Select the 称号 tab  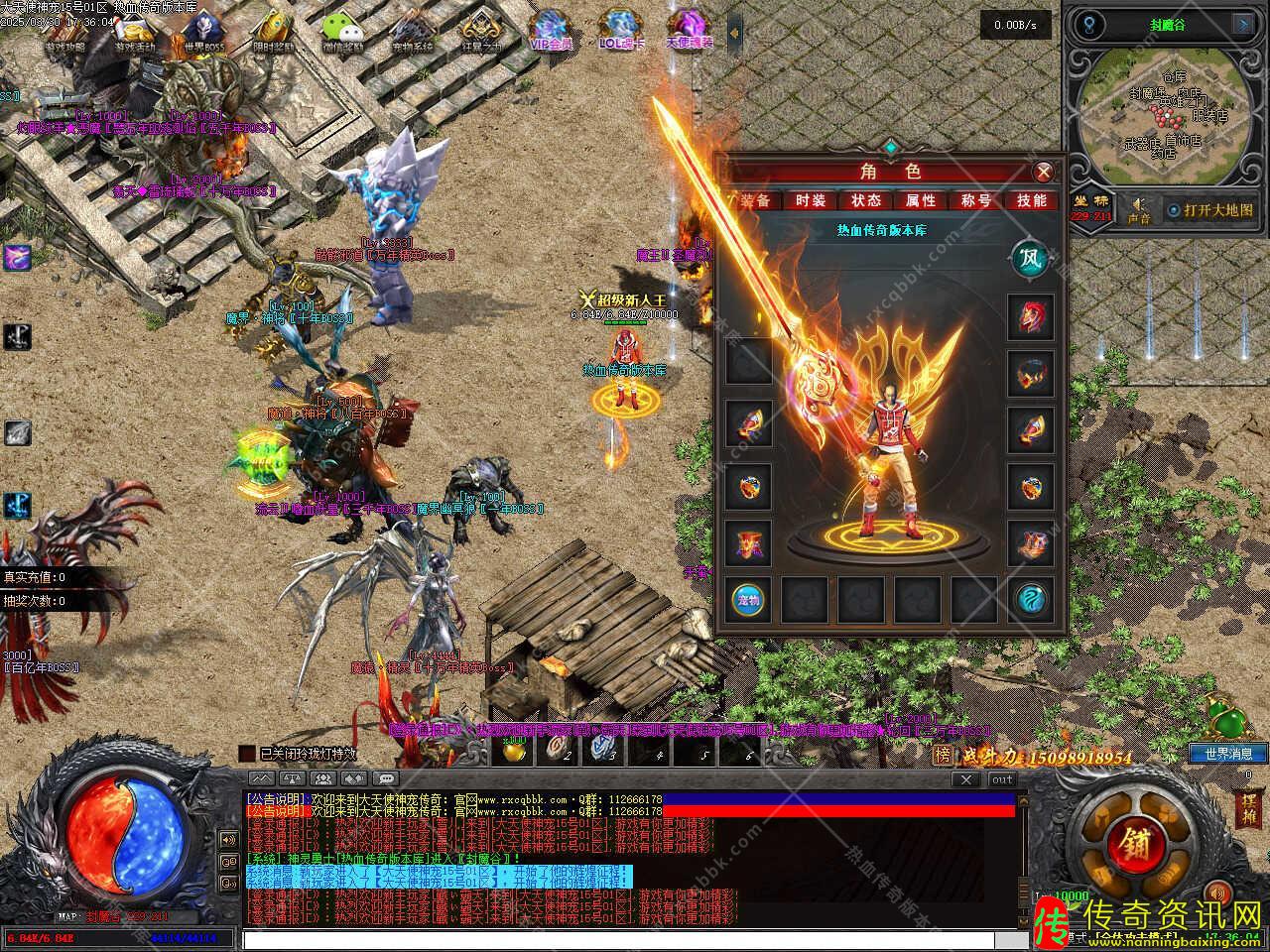976,200
